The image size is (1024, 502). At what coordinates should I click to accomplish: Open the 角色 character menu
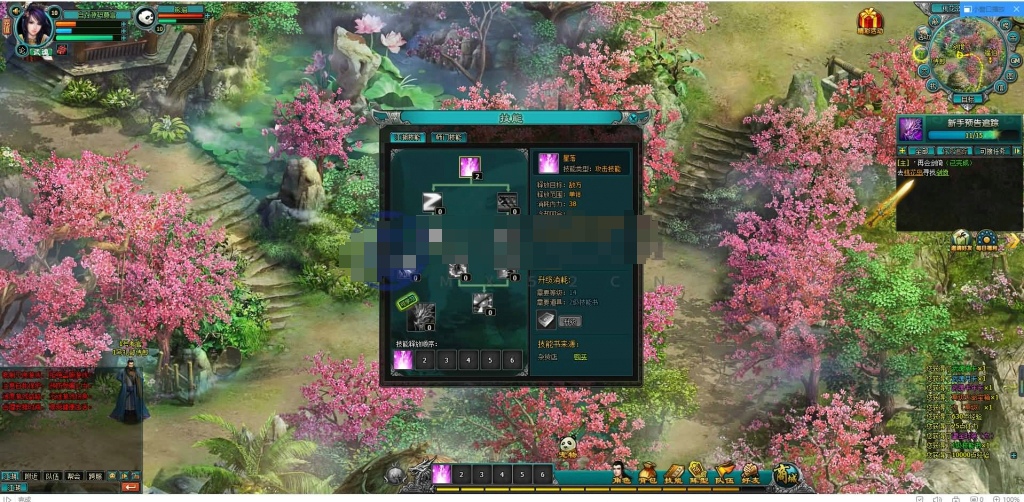(620, 473)
